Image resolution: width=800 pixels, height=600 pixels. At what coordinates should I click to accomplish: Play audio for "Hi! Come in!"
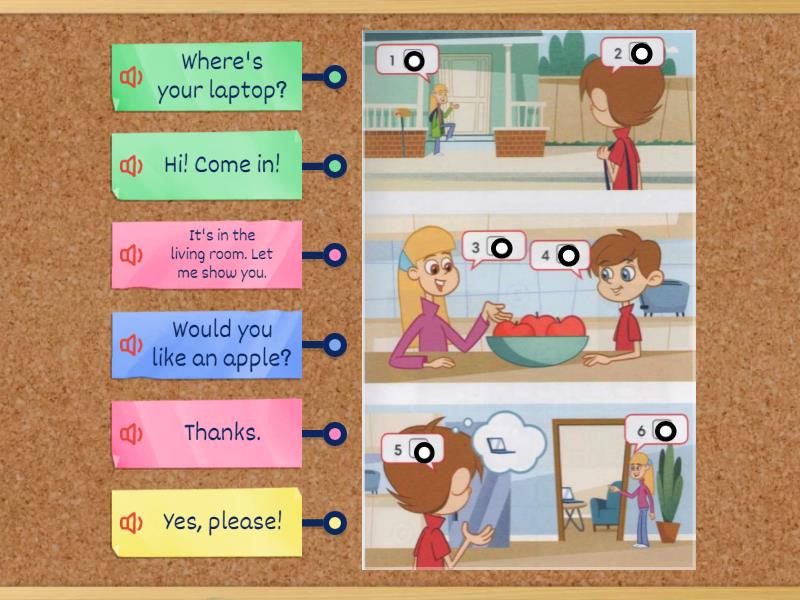pos(131,165)
